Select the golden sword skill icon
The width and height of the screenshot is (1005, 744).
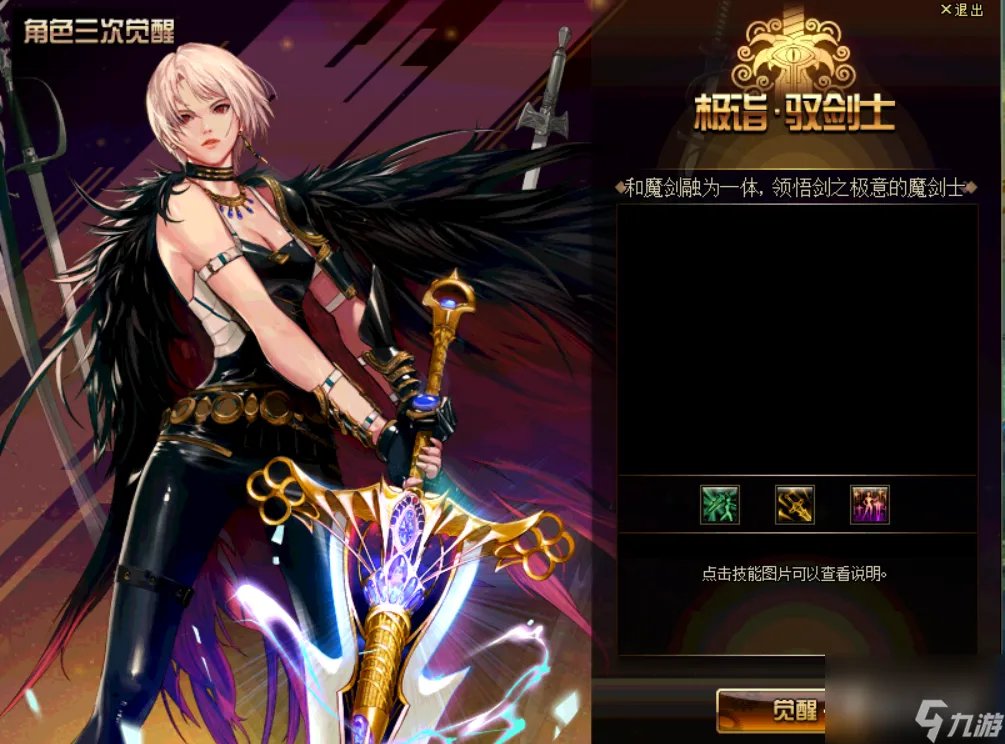(x=795, y=505)
